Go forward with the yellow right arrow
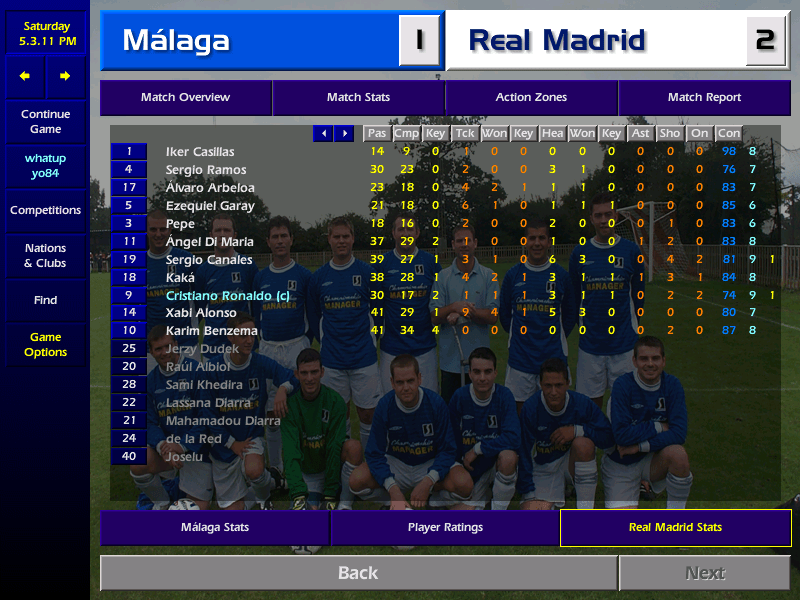This screenshot has height=600, width=800. coord(65,76)
